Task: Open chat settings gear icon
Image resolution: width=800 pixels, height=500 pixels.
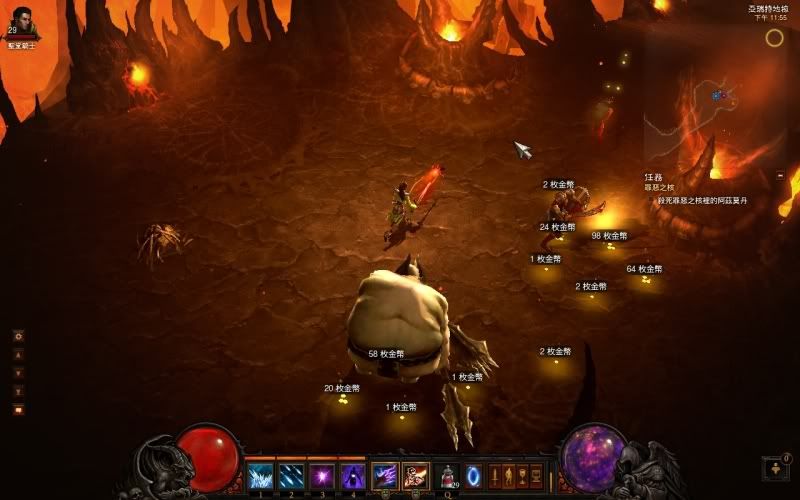Action: [x=18, y=336]
